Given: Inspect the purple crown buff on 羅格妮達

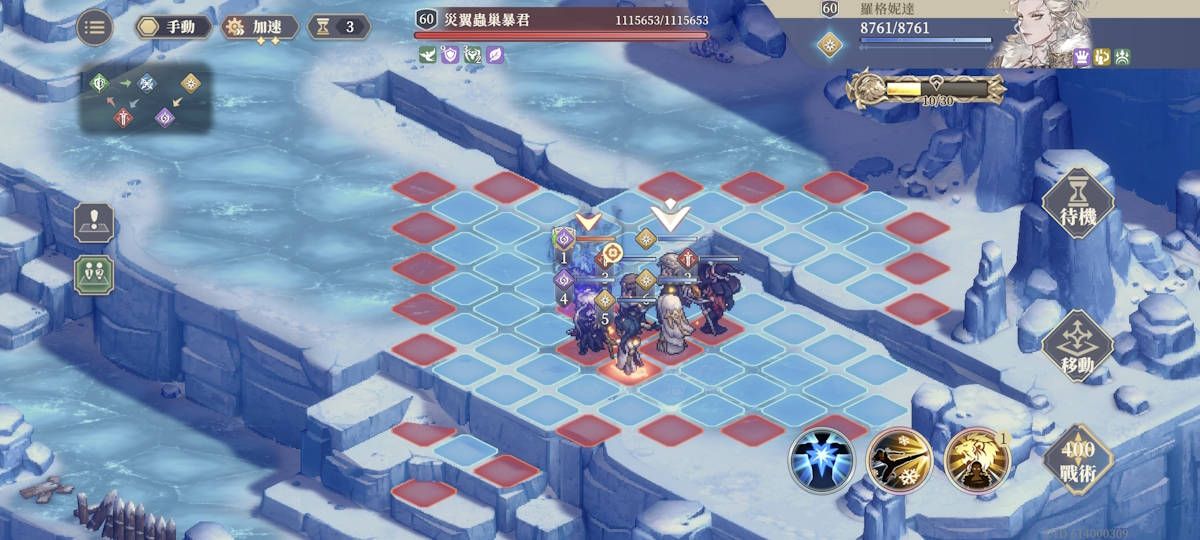Looking at the screenshot, I should 1081,57.
